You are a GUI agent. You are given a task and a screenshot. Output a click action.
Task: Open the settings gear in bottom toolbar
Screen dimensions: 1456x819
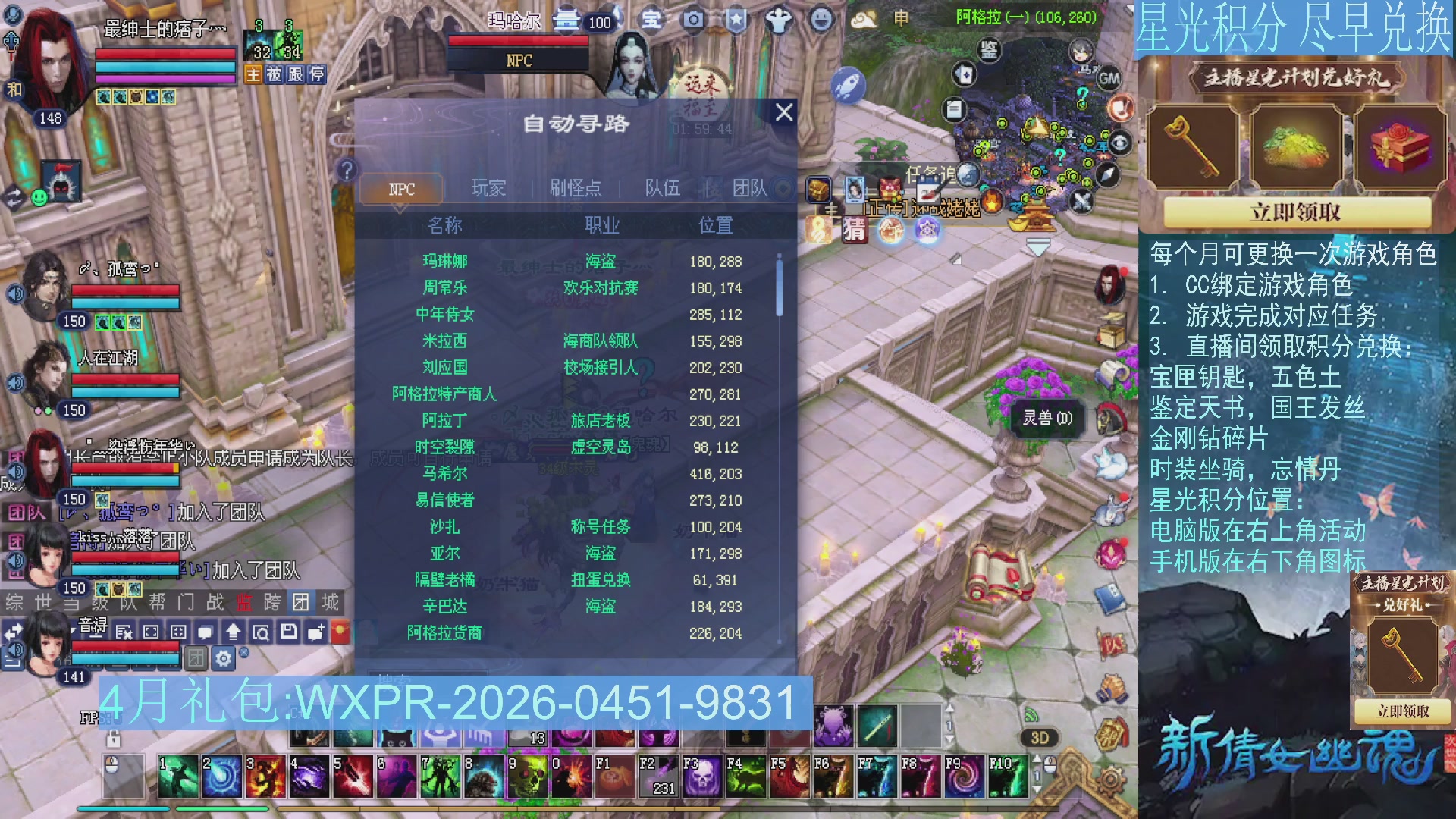[x=222, y=659]
